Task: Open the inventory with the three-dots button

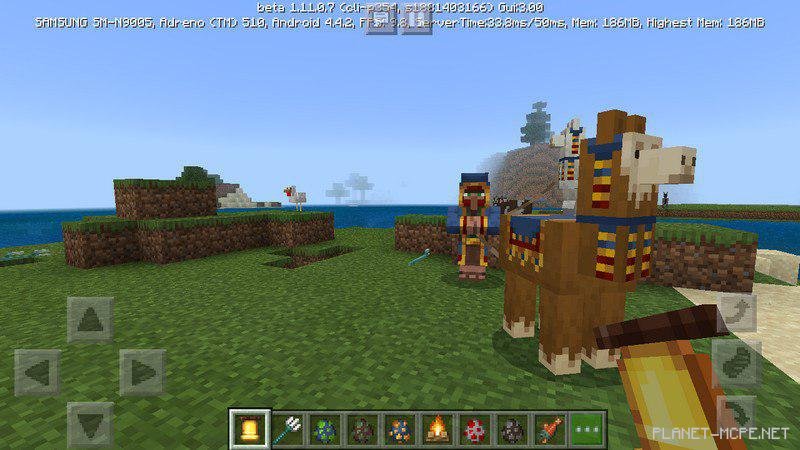Action: coord(588,430)
